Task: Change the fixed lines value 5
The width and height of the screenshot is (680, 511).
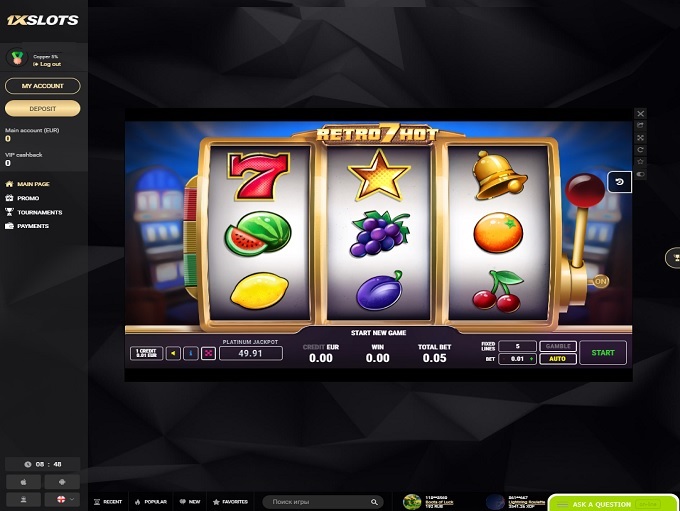Action: click(517, 345)
